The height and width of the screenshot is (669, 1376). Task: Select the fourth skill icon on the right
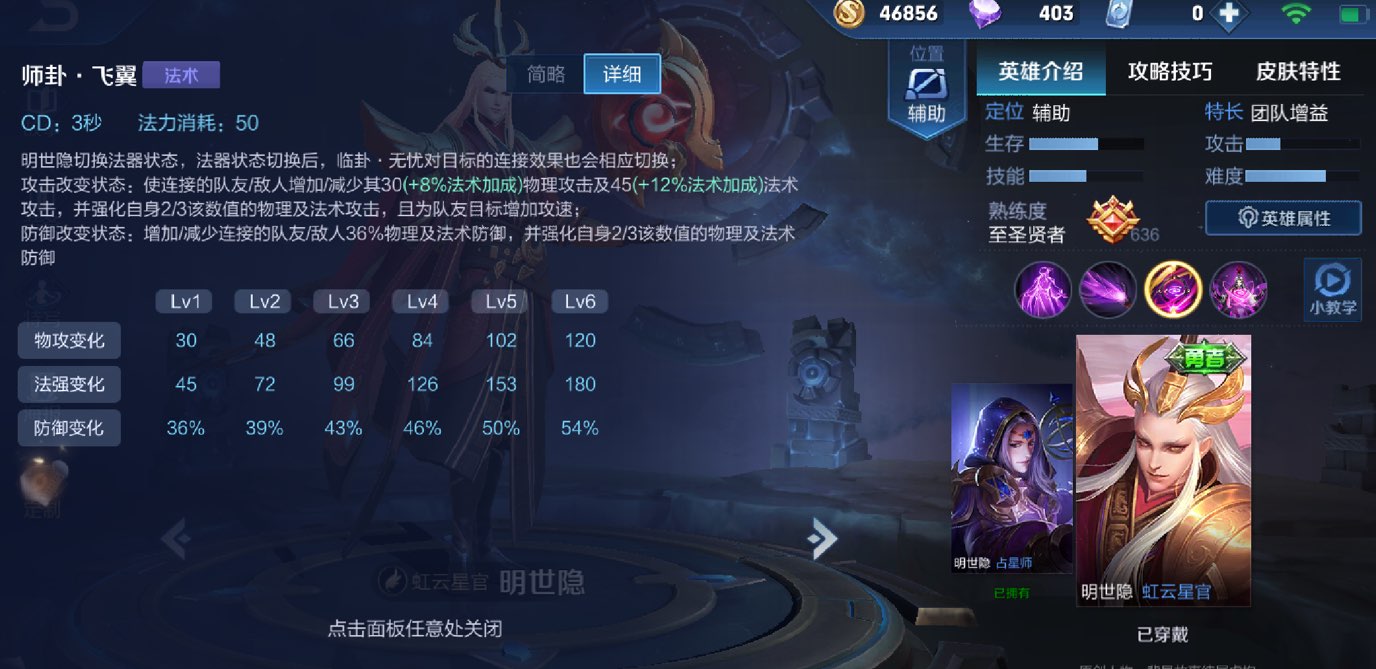point(1238,289)
